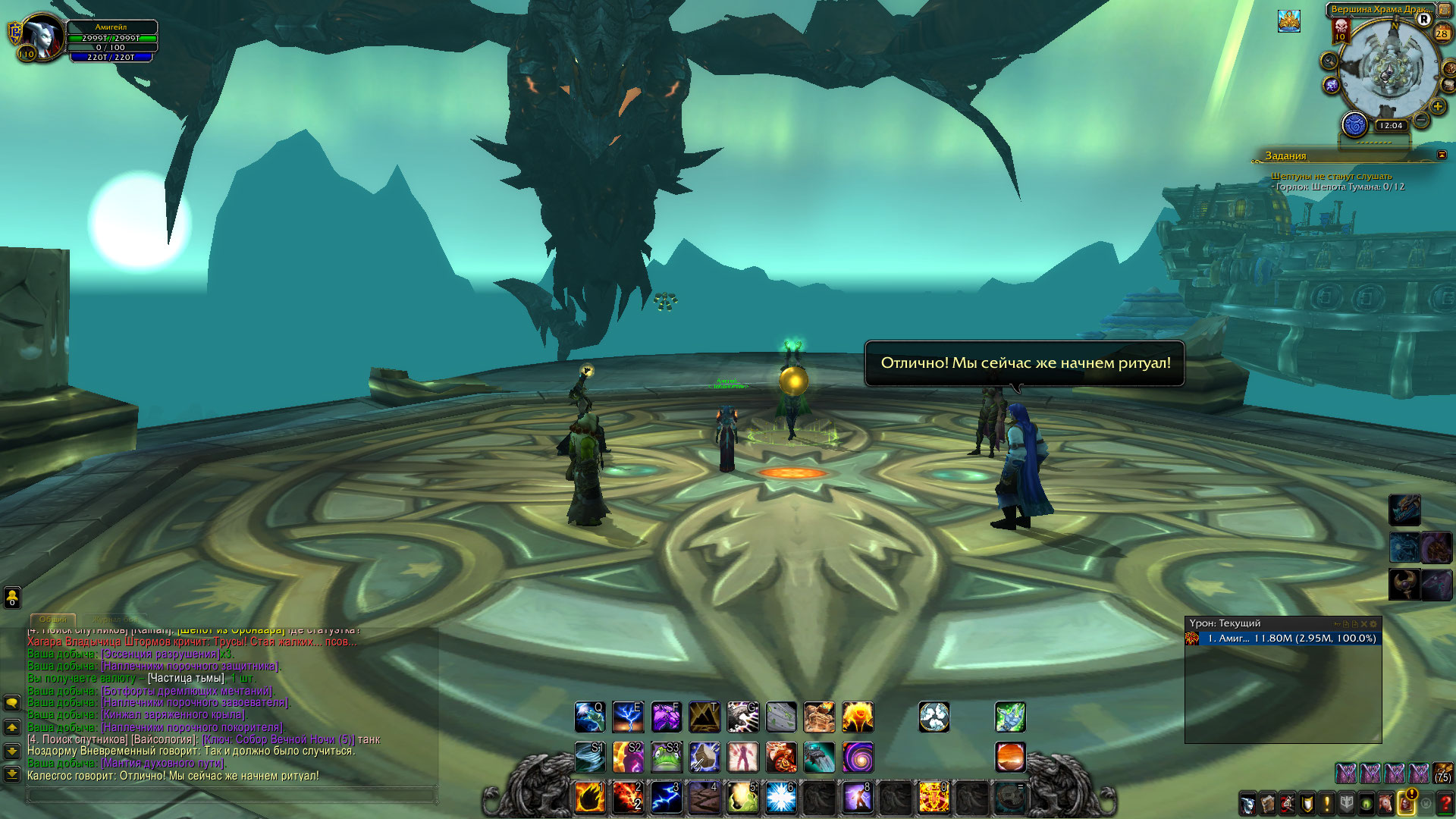This screenshot has width=1456, height=819.
Task: Use the purple spiral ability icon
Action: click(x=858, y=757)
